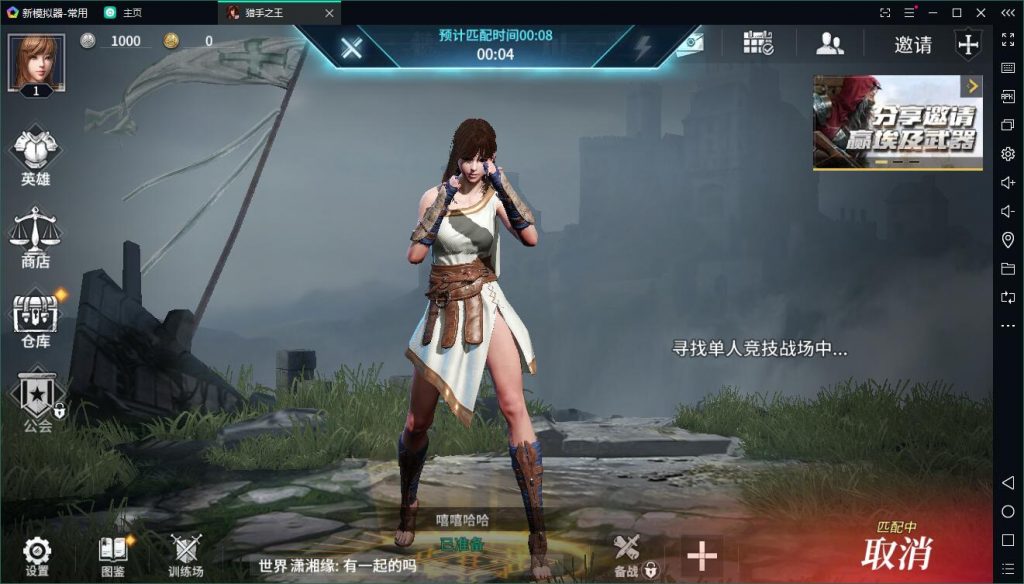Image resolution: width=1024 pixels, height=584 pixels.
Task: Open the 仓库 warehouse chest
Action: click(36, 318)
